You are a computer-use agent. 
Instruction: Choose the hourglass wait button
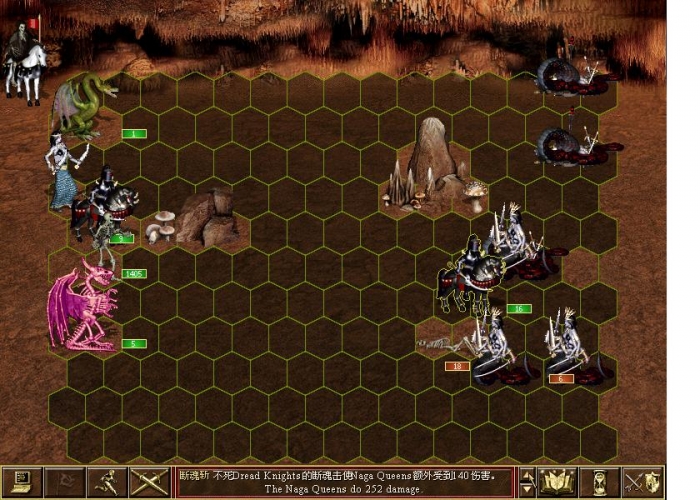point(600,482)
